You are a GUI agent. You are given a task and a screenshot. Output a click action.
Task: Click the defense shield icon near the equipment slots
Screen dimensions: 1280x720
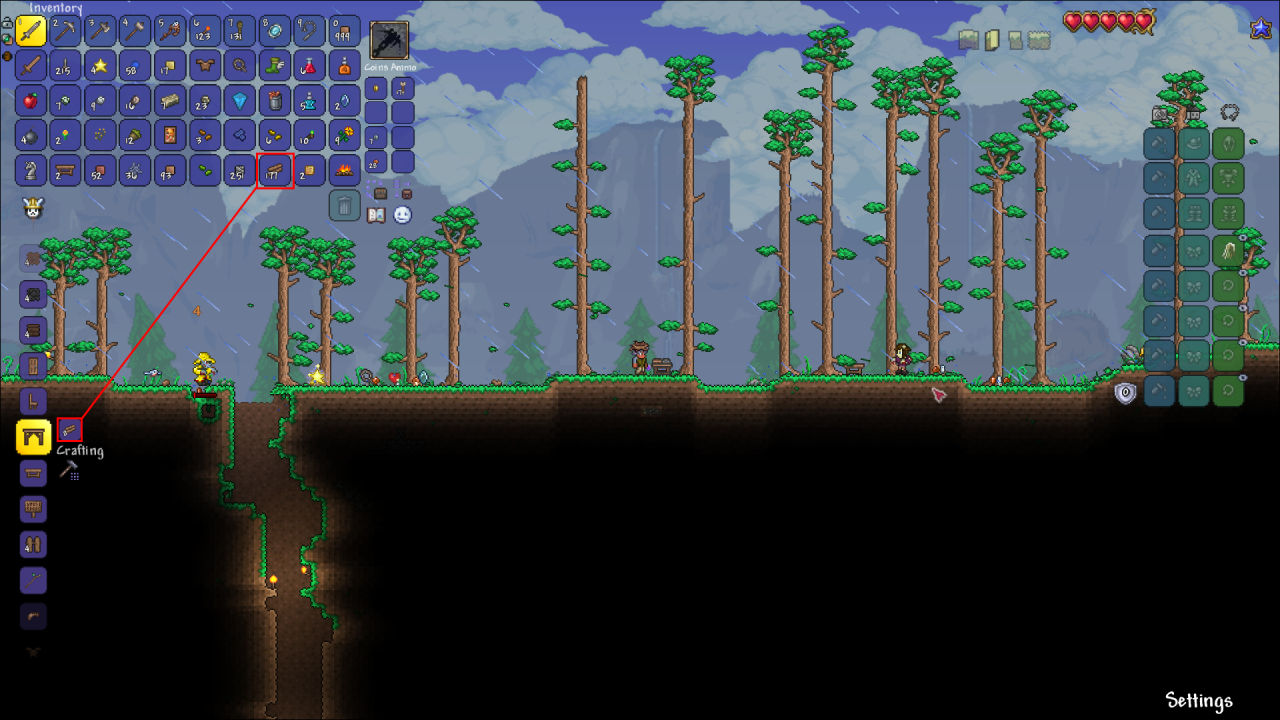1124,392
